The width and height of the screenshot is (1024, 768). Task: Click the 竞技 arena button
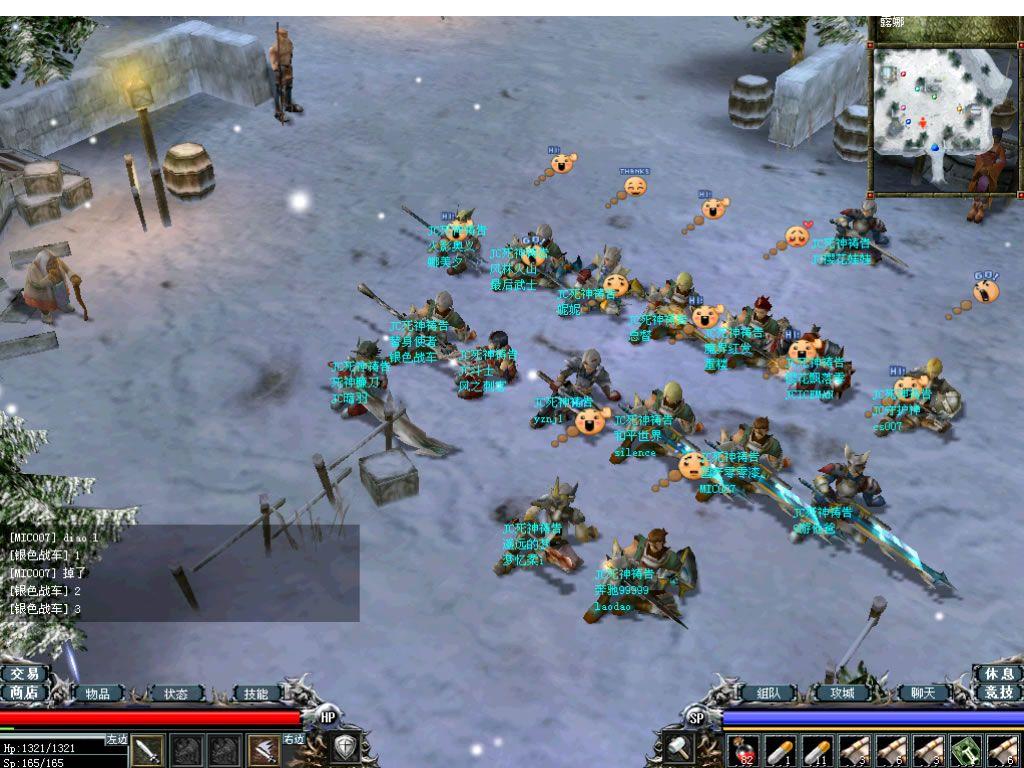(998, 692)
